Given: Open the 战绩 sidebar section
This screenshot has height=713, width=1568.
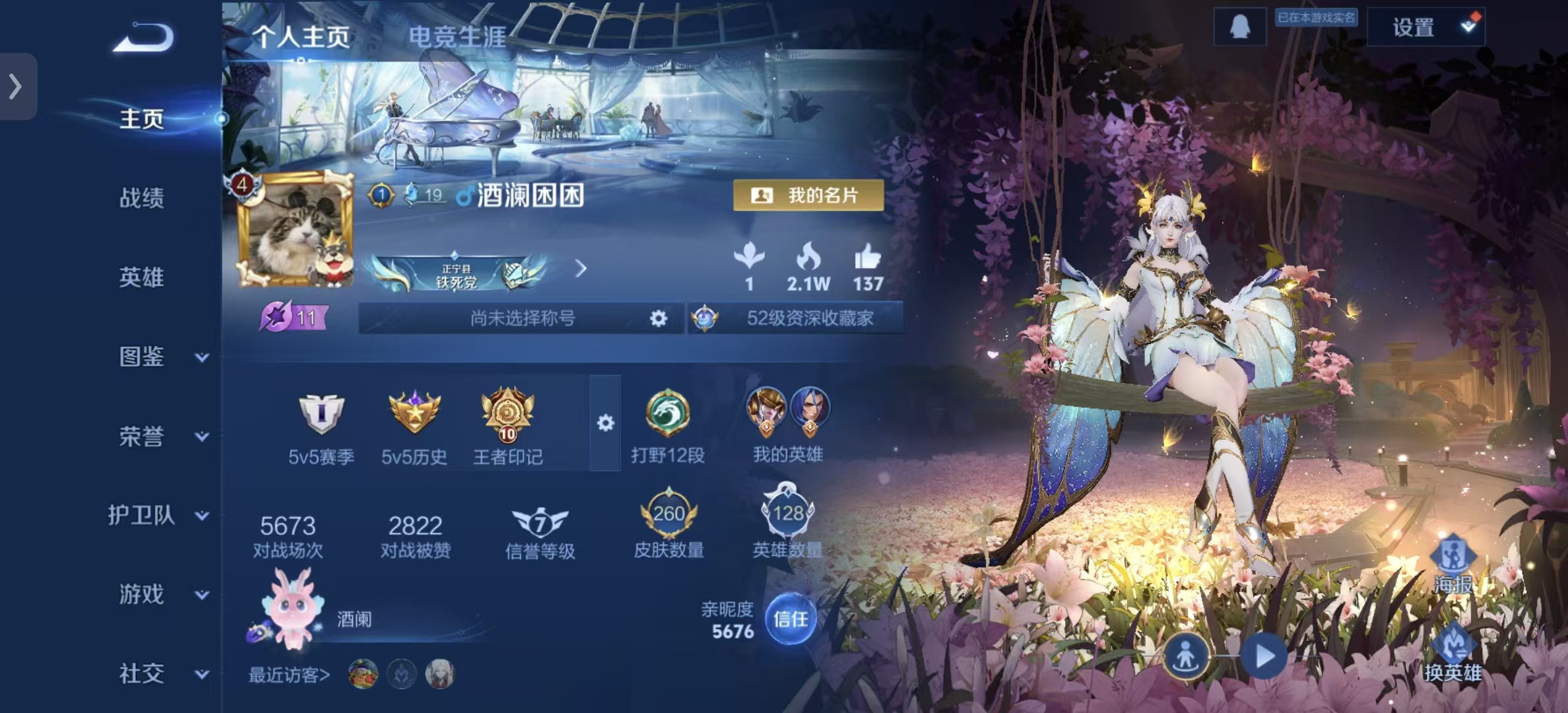Looking at the screenshot, I should (141, 198).
